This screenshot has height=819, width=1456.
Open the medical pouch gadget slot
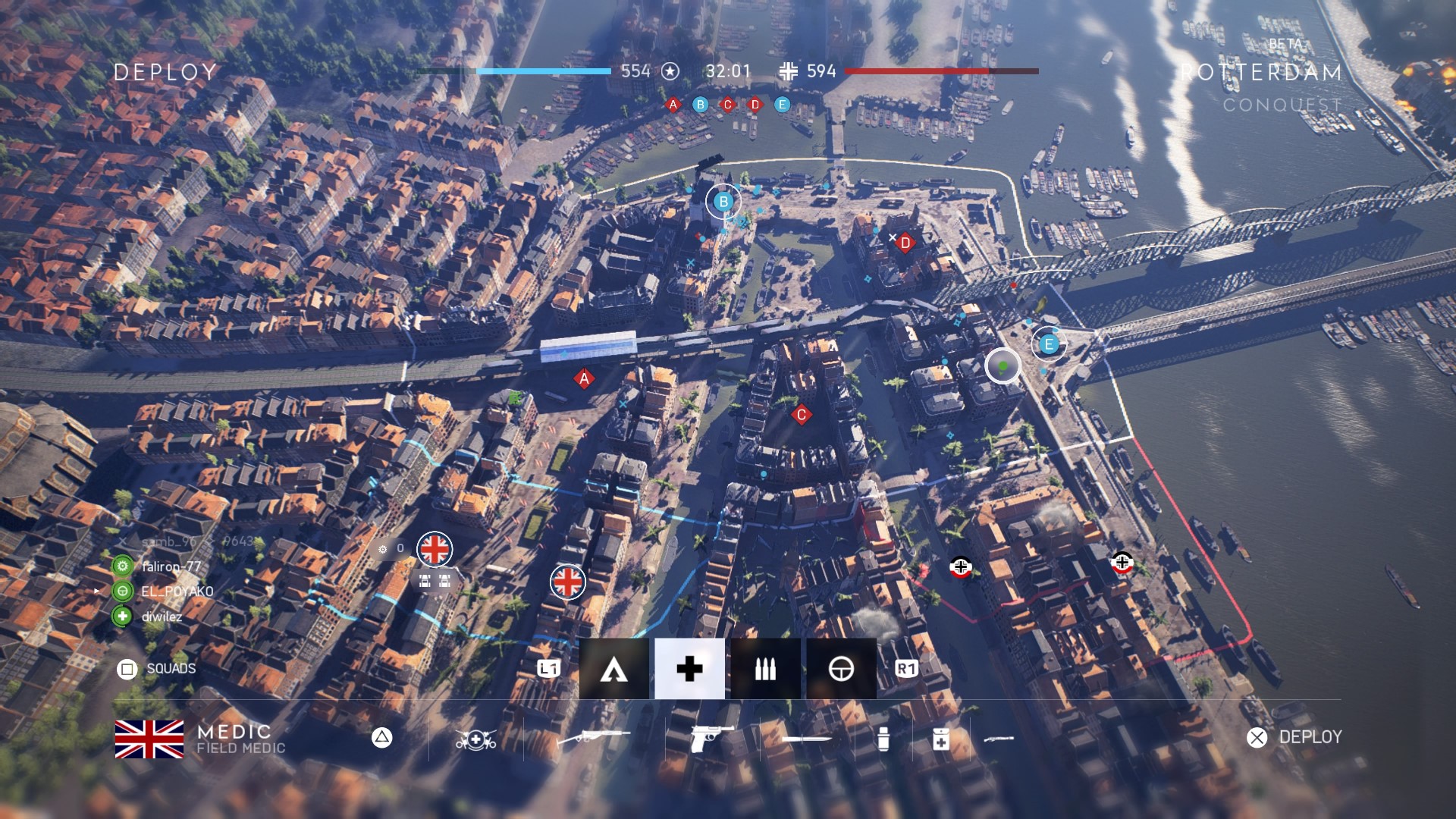(940, 738)
